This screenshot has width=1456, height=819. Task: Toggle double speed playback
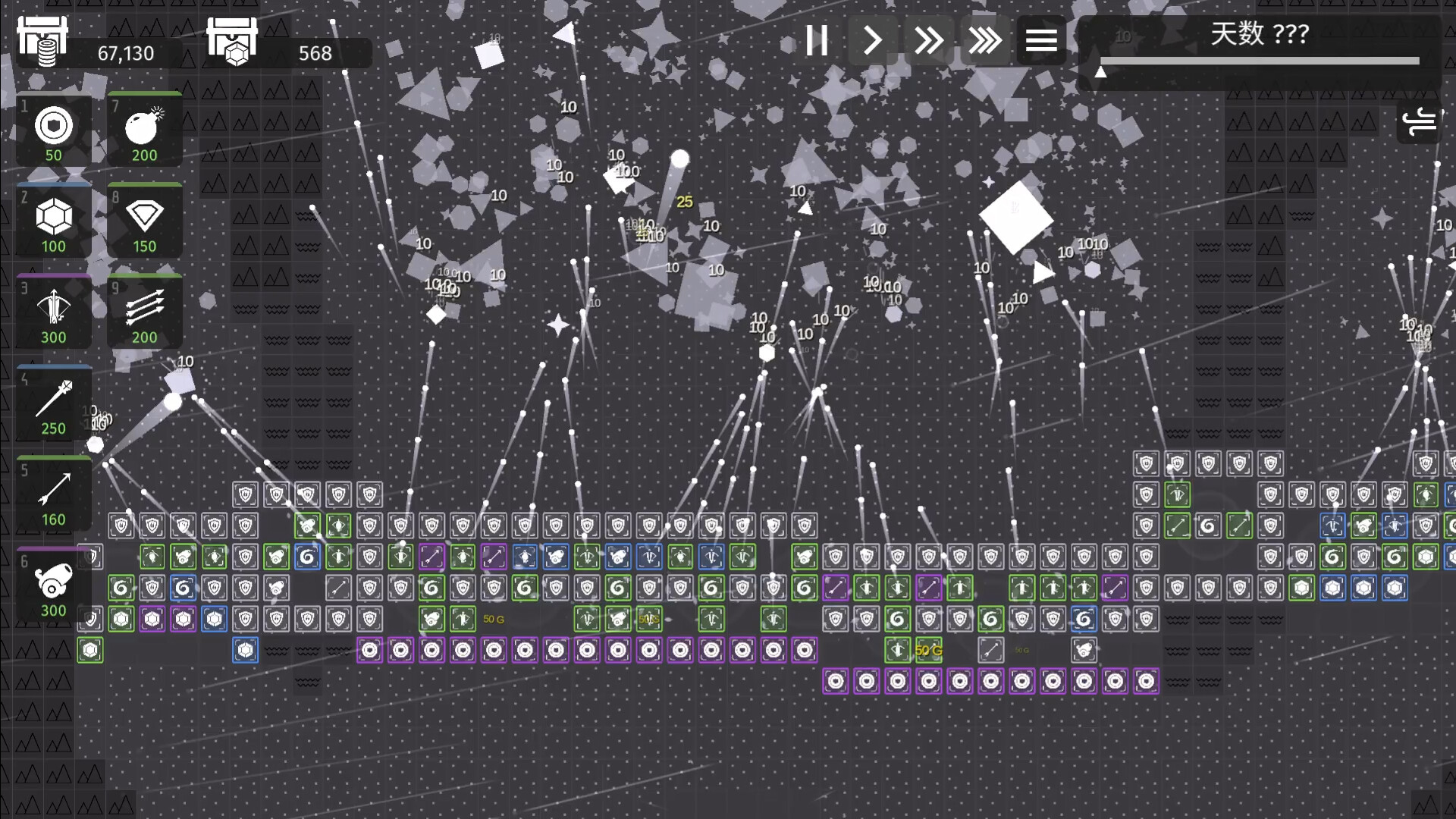point(929,41)
